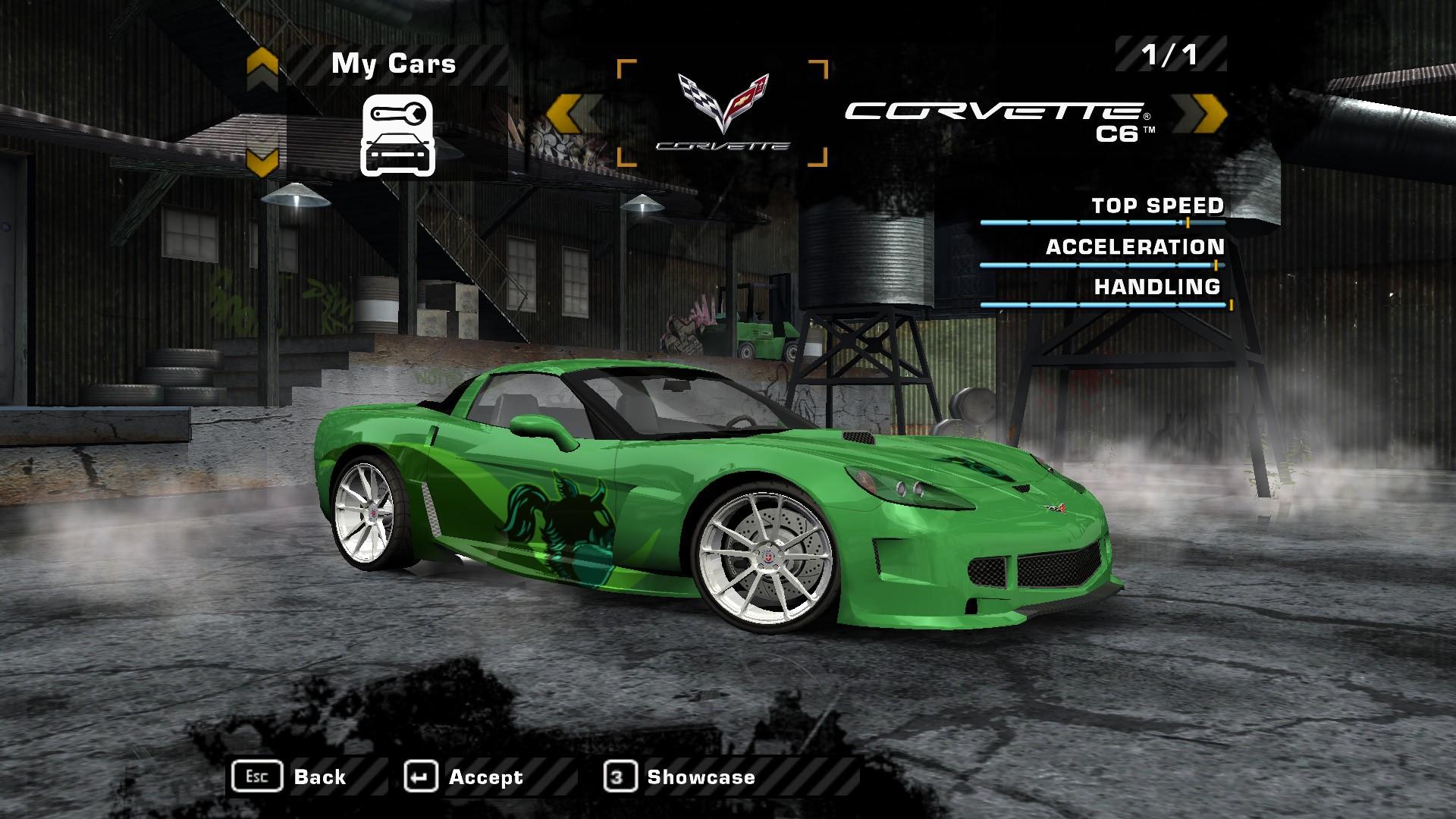This screenshot has width=1456, height=819.
Task: Click the Enter key icon beside Accept
Action: click(423, 776)
